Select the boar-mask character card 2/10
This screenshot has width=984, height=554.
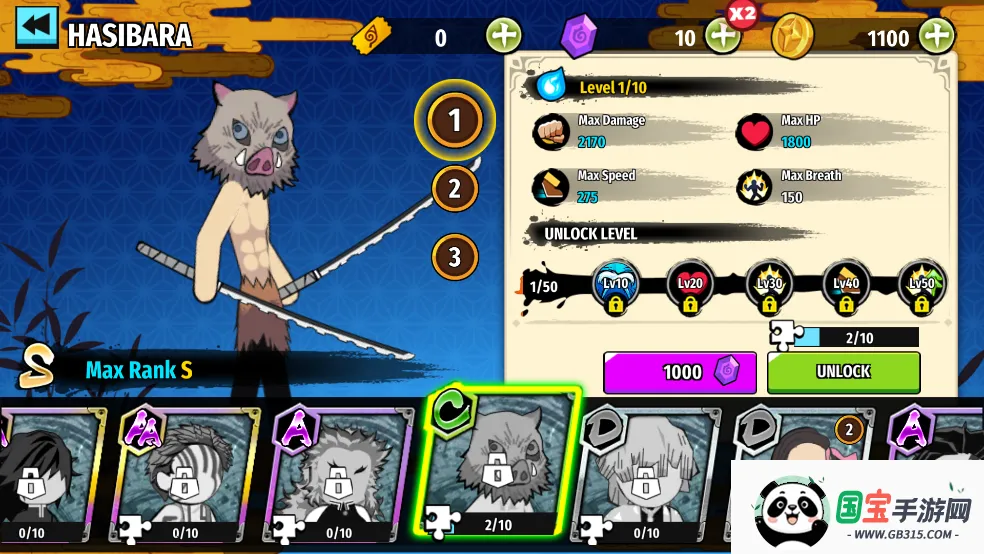[x=498, y=465]
